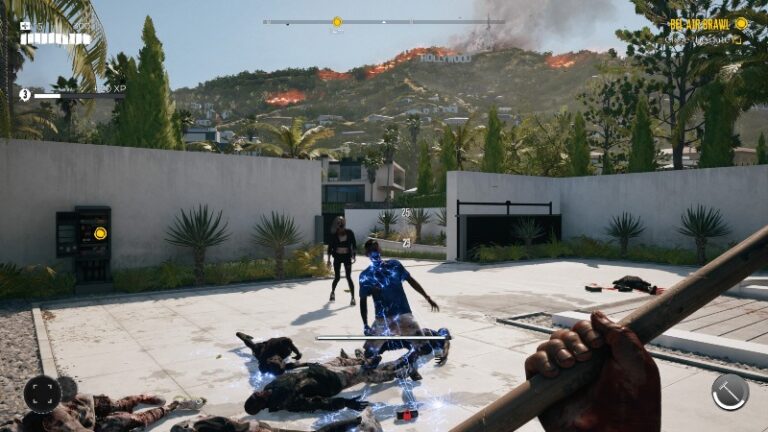The width and height of the screenshot is (768, 432).
Task: Click the yellow waypoint marker on the workbench
Action: 100,233
